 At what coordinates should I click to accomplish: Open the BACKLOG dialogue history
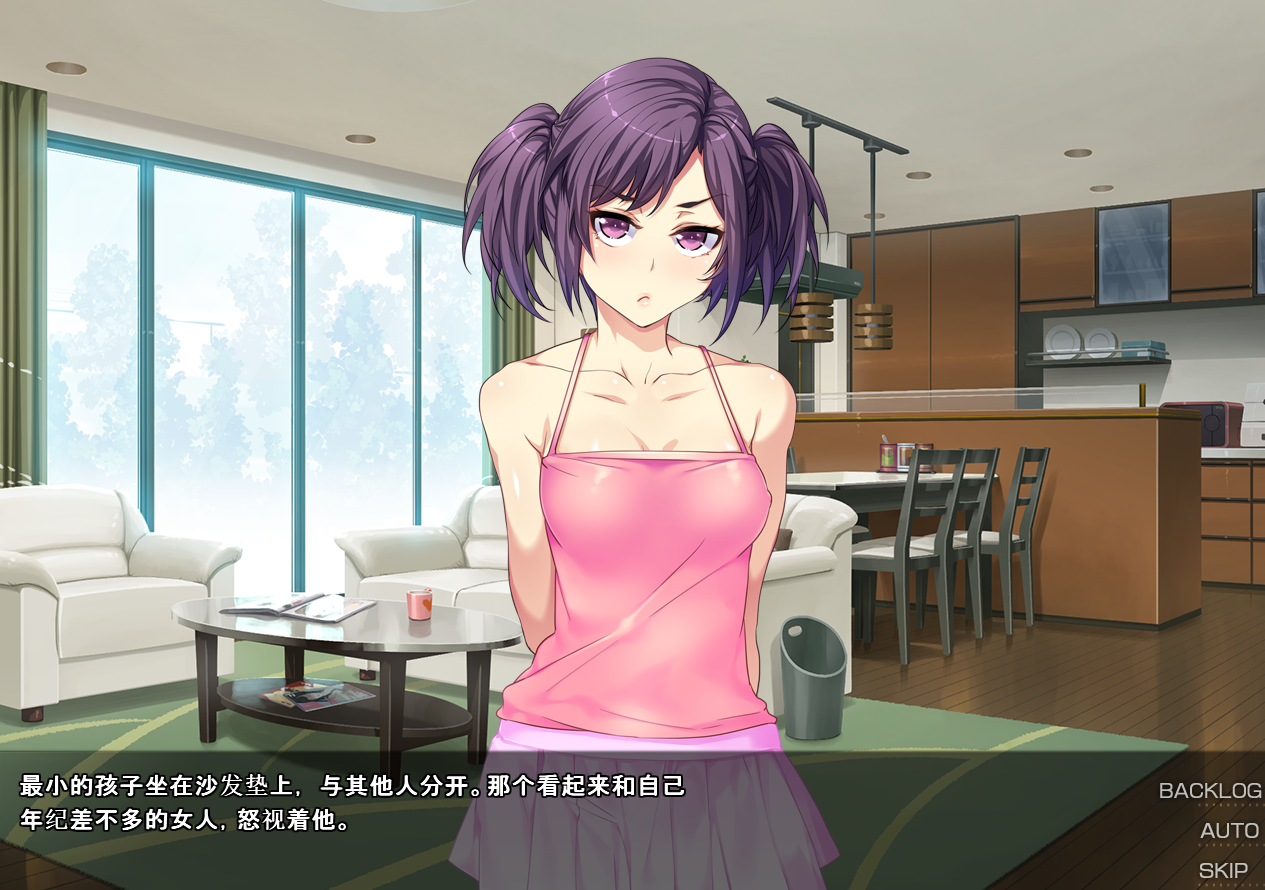(1209, 791)
